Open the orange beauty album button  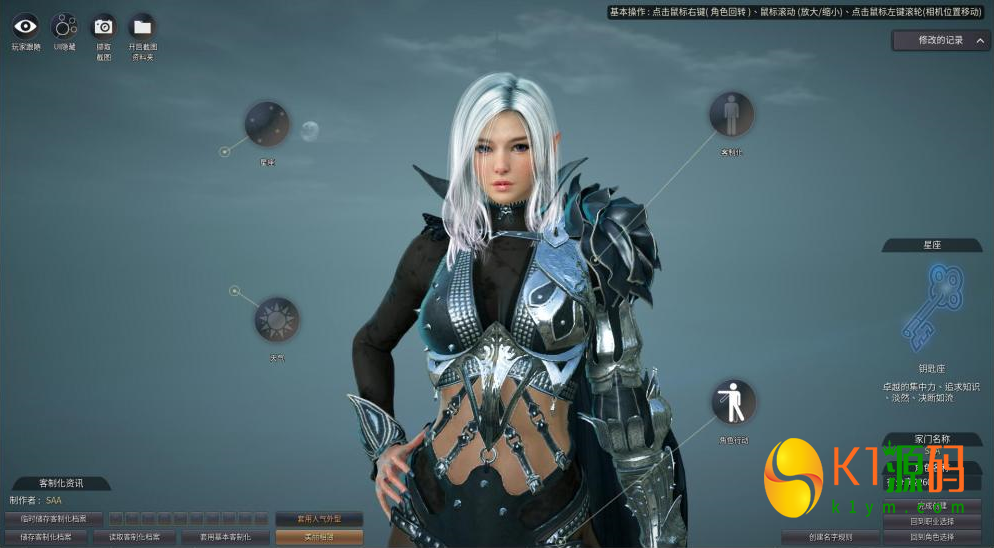pyautogui.click(x=319, y=537)
